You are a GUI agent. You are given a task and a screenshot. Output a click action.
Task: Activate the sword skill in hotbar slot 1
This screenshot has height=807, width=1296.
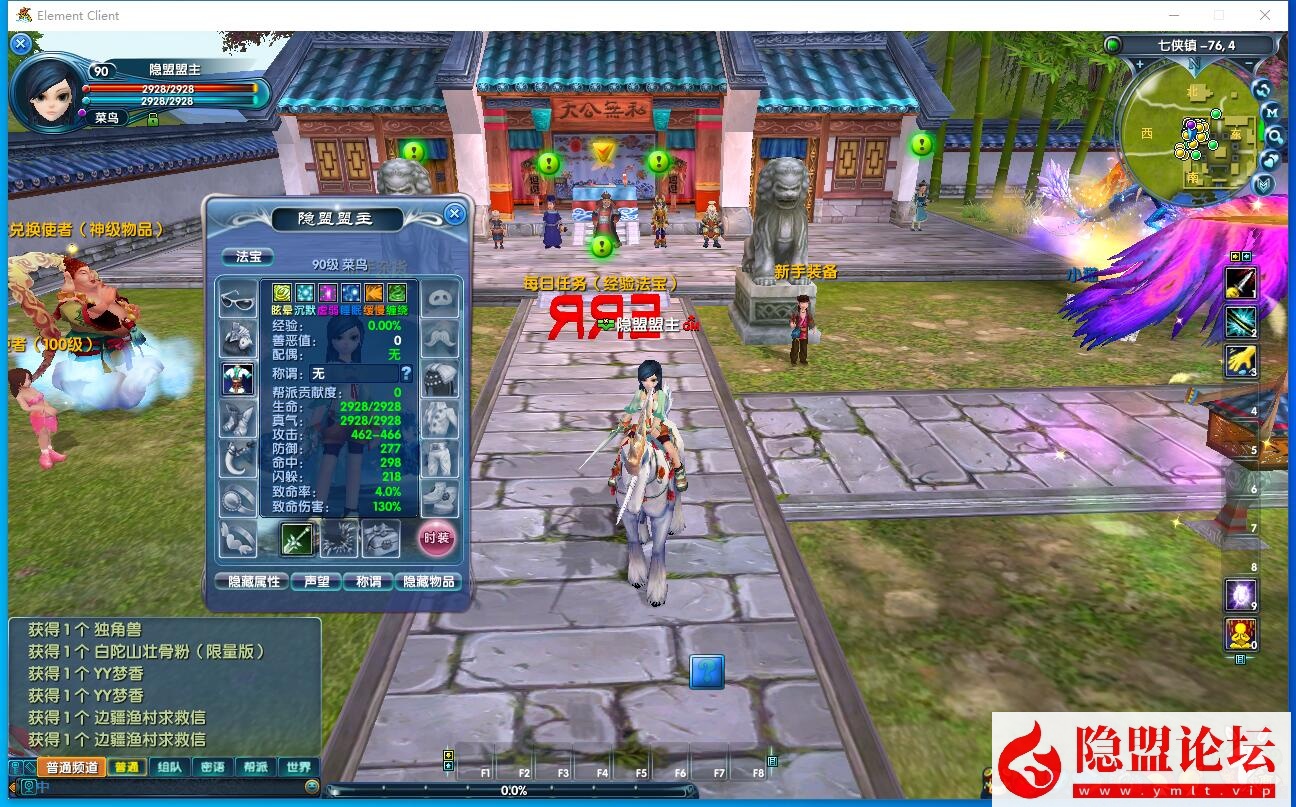pos(1241,283)
